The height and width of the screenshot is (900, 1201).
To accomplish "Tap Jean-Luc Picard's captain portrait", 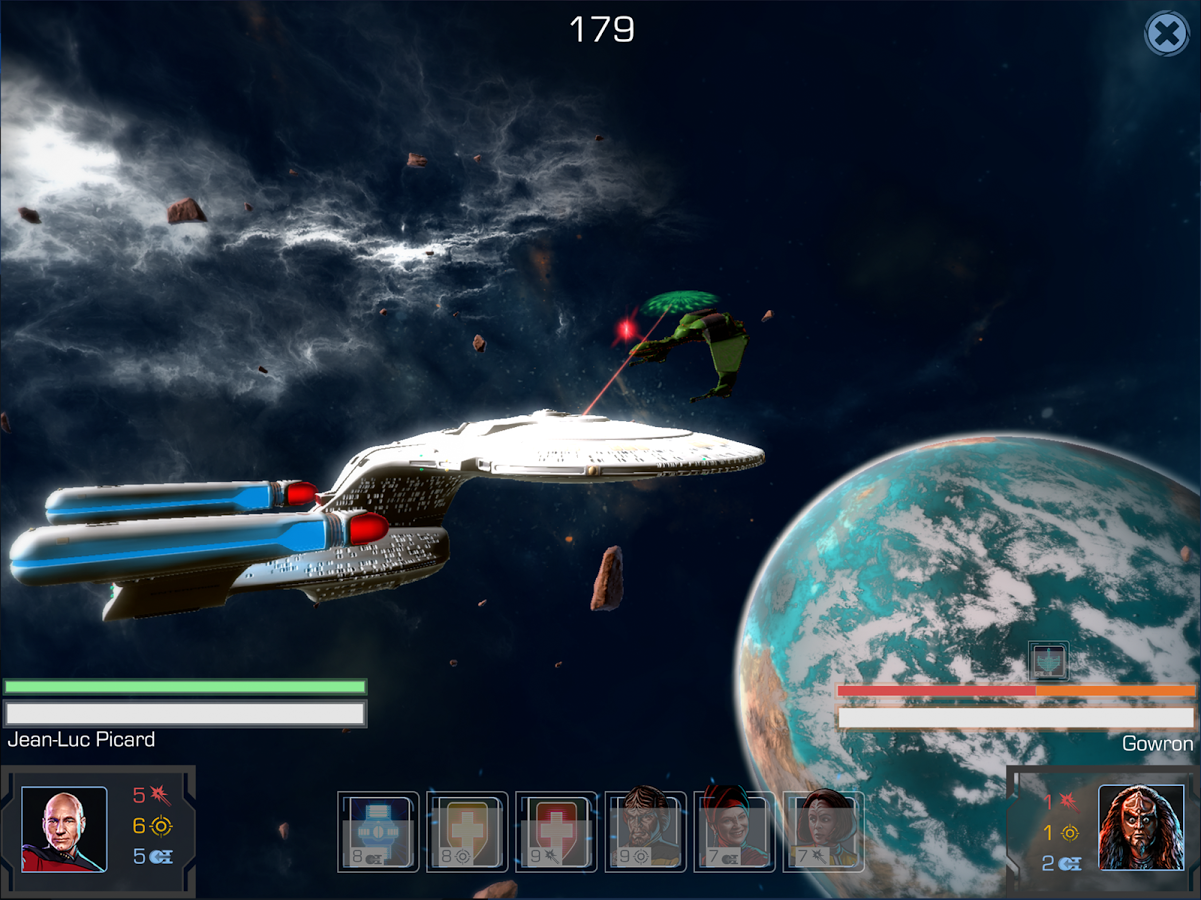I will [64, 829].
